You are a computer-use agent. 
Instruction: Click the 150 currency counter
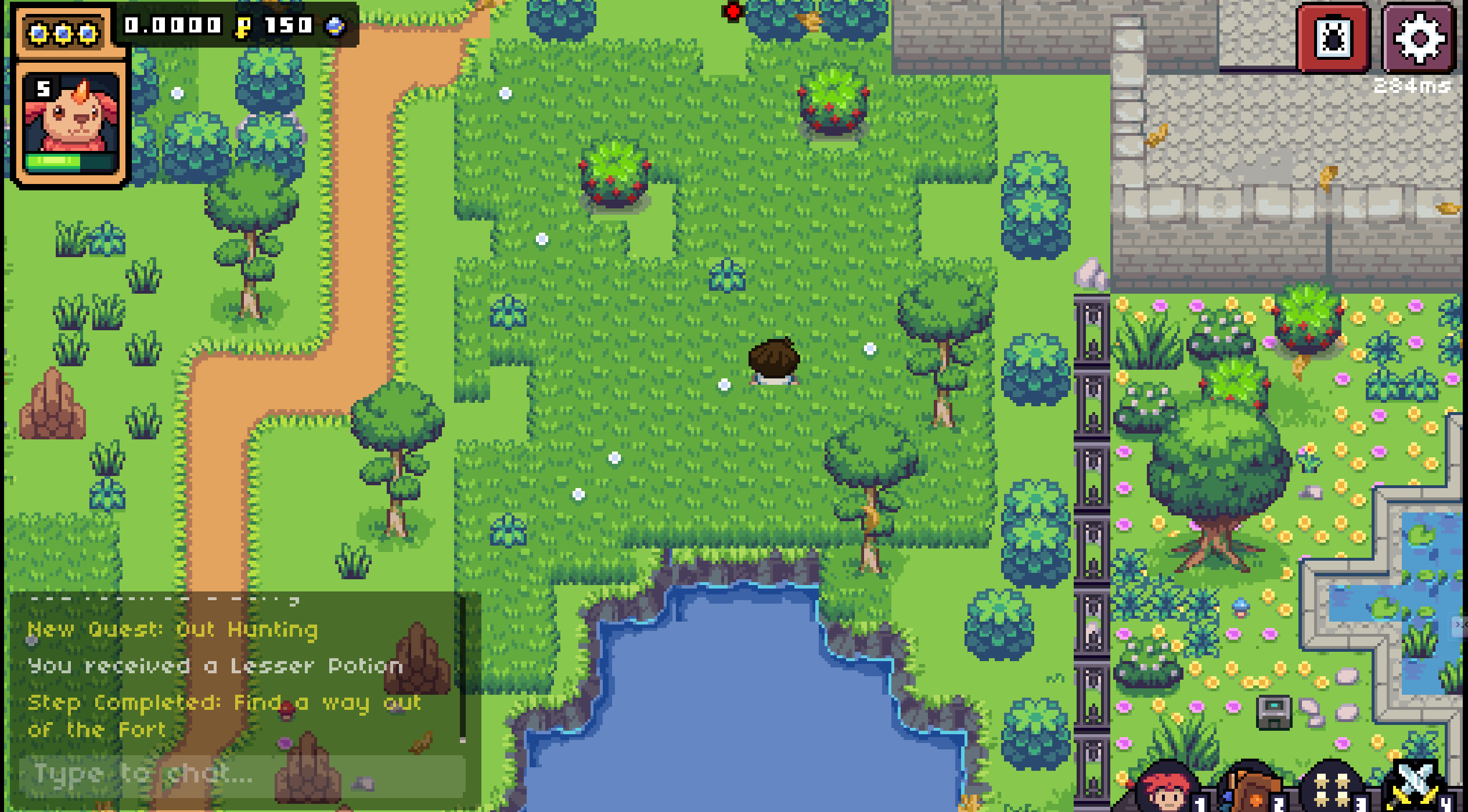(x=287, y=26)
